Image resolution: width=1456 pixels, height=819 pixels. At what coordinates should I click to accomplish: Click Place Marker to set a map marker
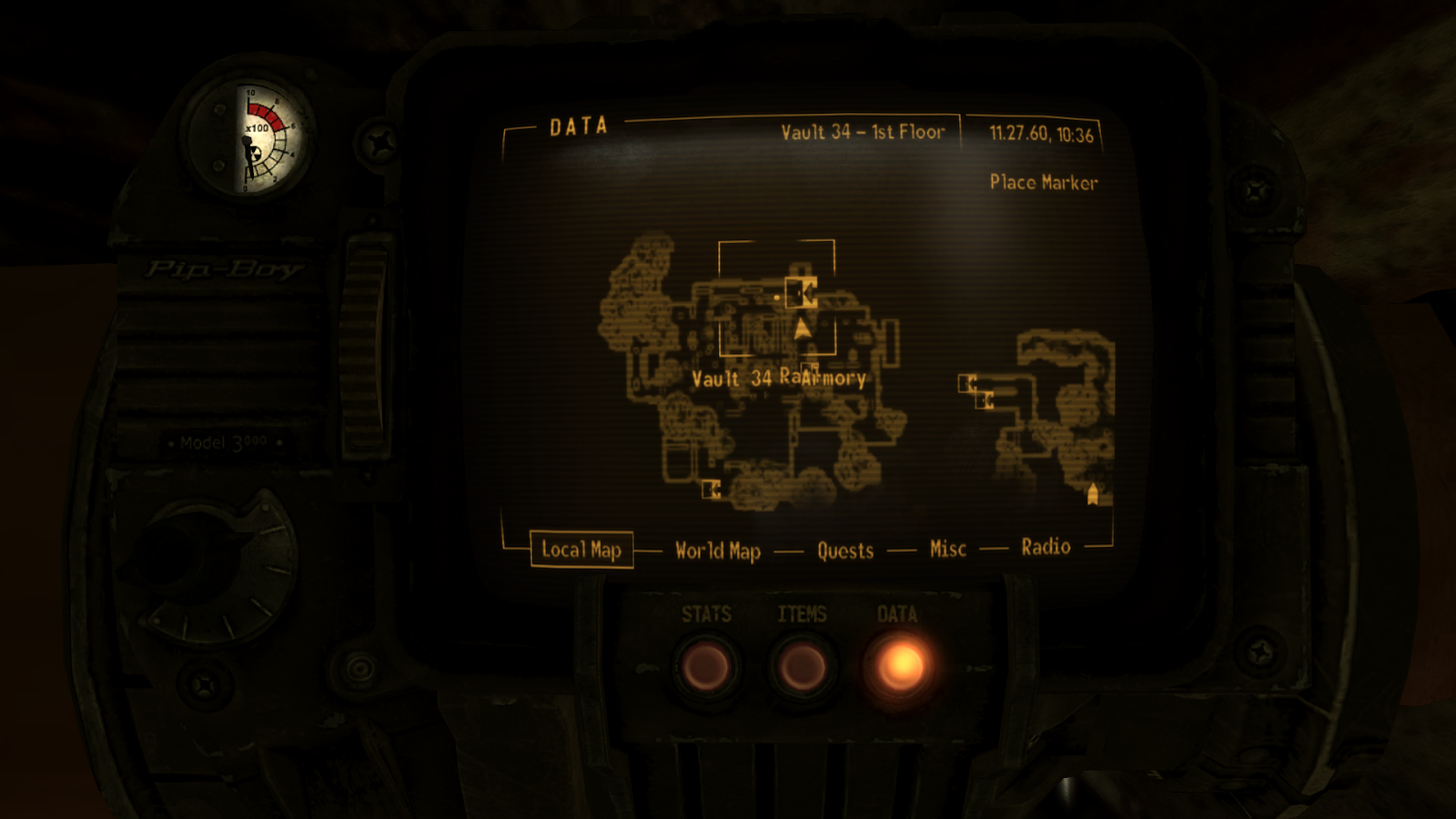click(x=1045, y=182)
